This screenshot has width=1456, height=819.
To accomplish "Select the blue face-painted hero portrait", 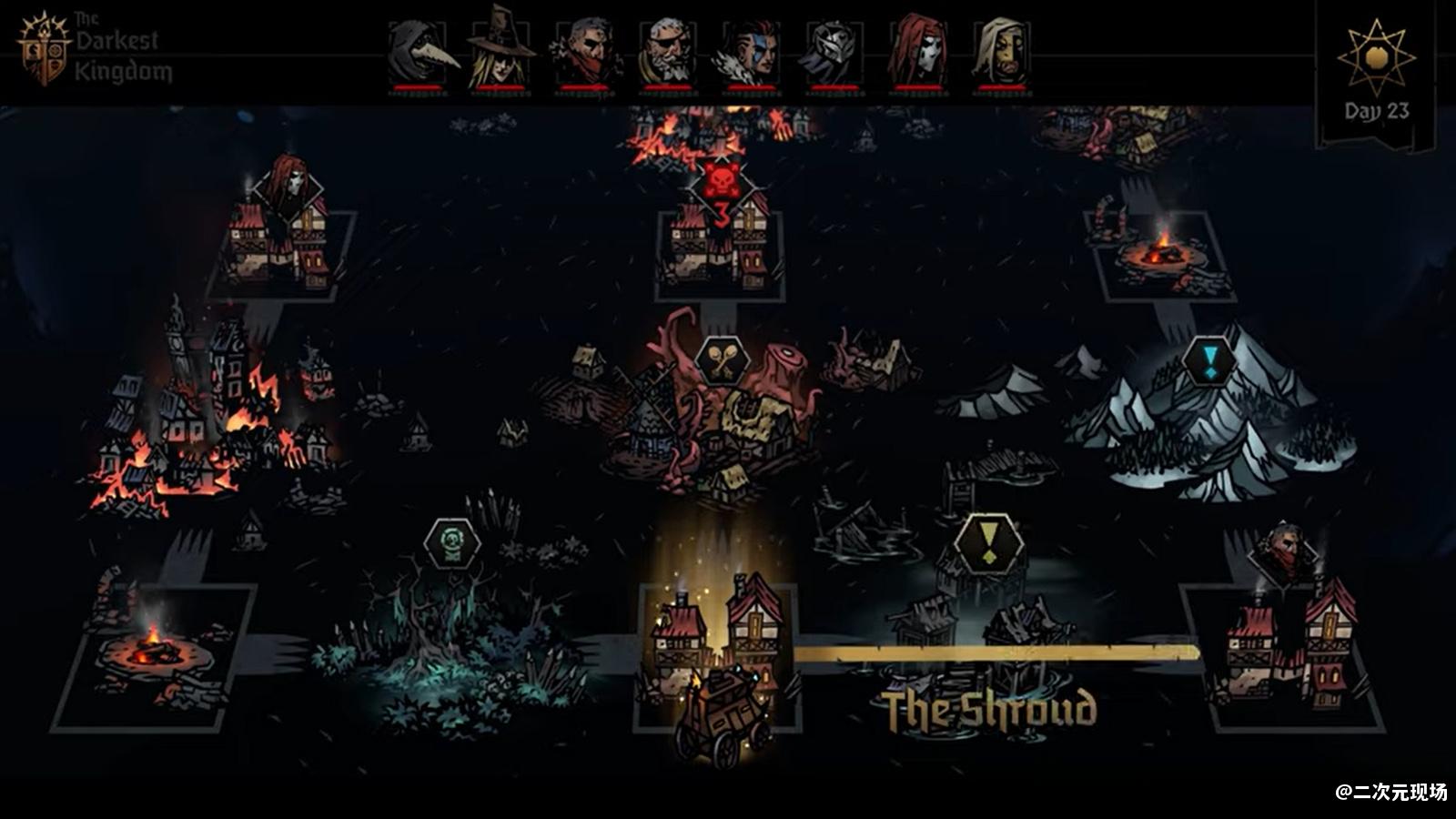I will click(x=751, y=53).
